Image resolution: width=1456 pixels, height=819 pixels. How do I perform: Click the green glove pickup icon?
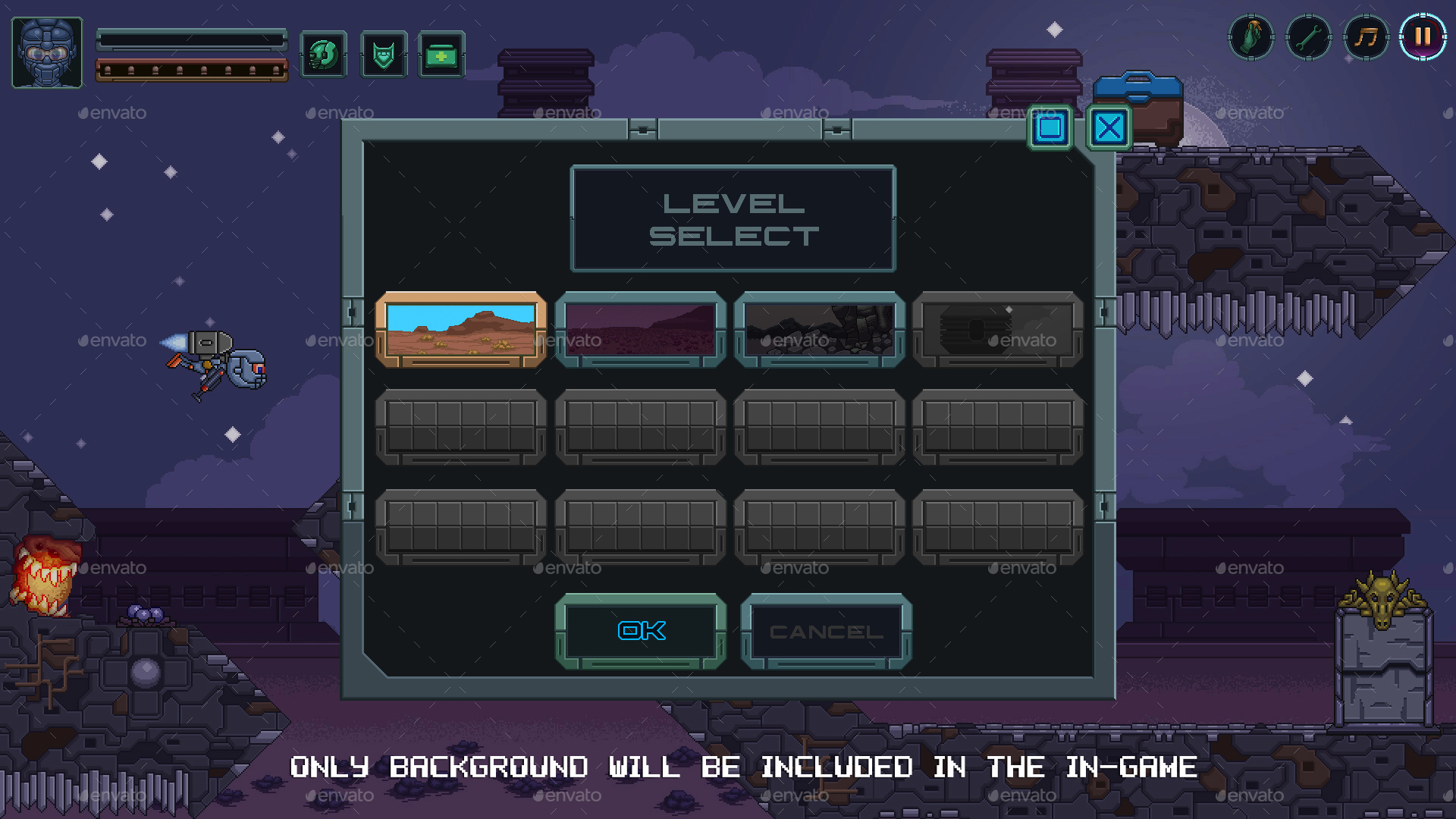click(1251, 36)
